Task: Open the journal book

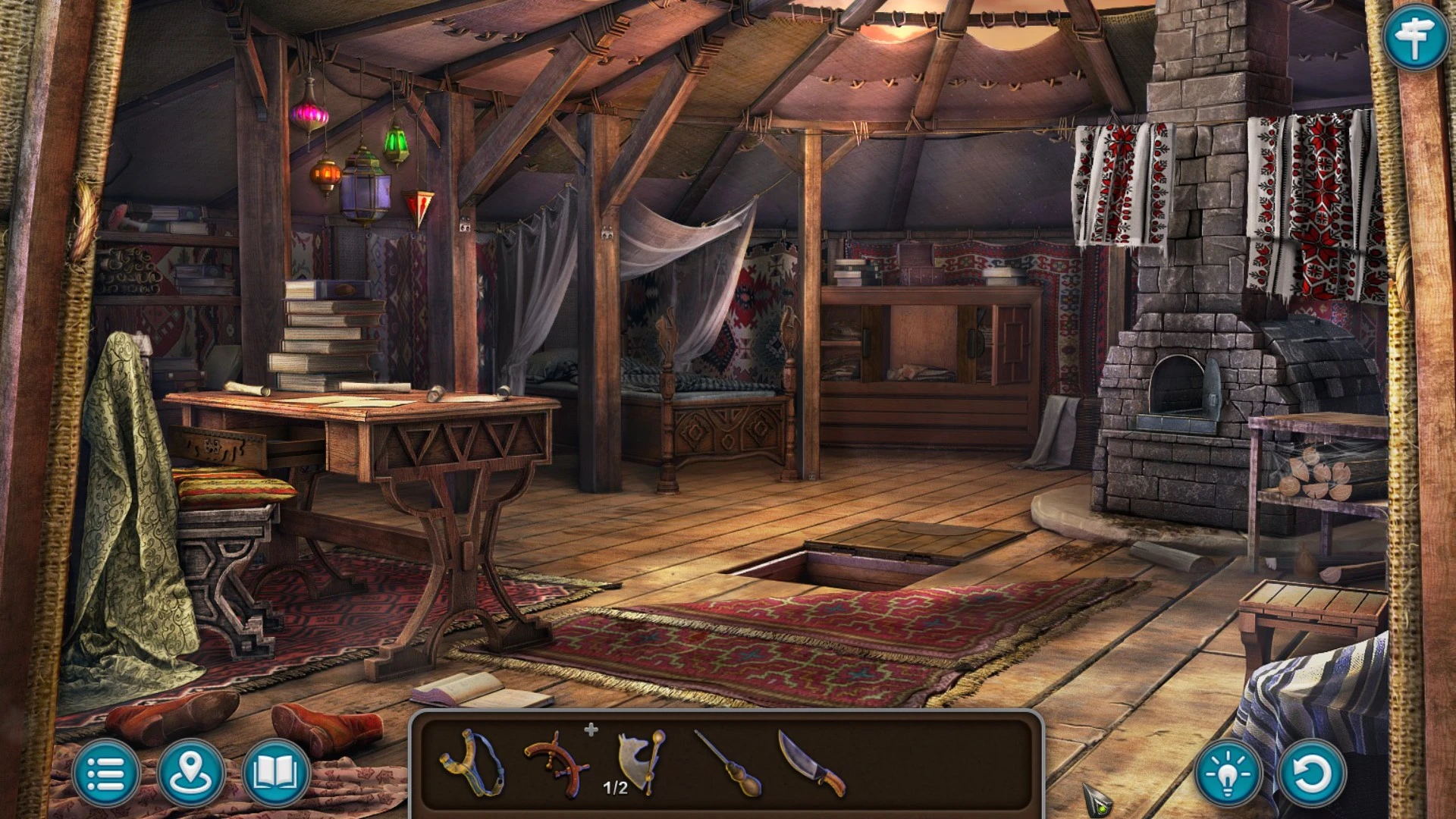Action: [276, 773]
